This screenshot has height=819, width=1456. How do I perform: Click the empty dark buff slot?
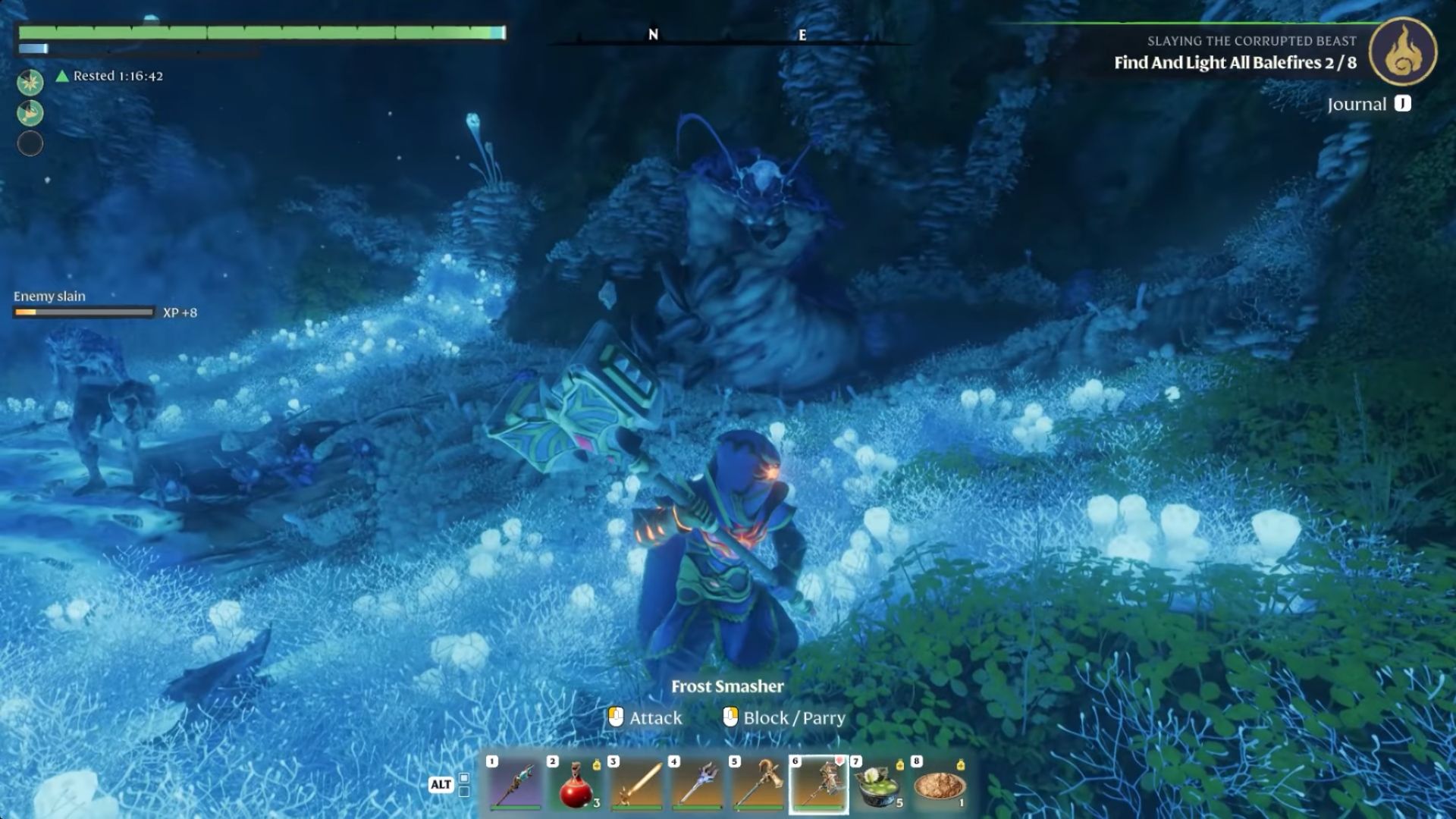[x=30, y=143]
